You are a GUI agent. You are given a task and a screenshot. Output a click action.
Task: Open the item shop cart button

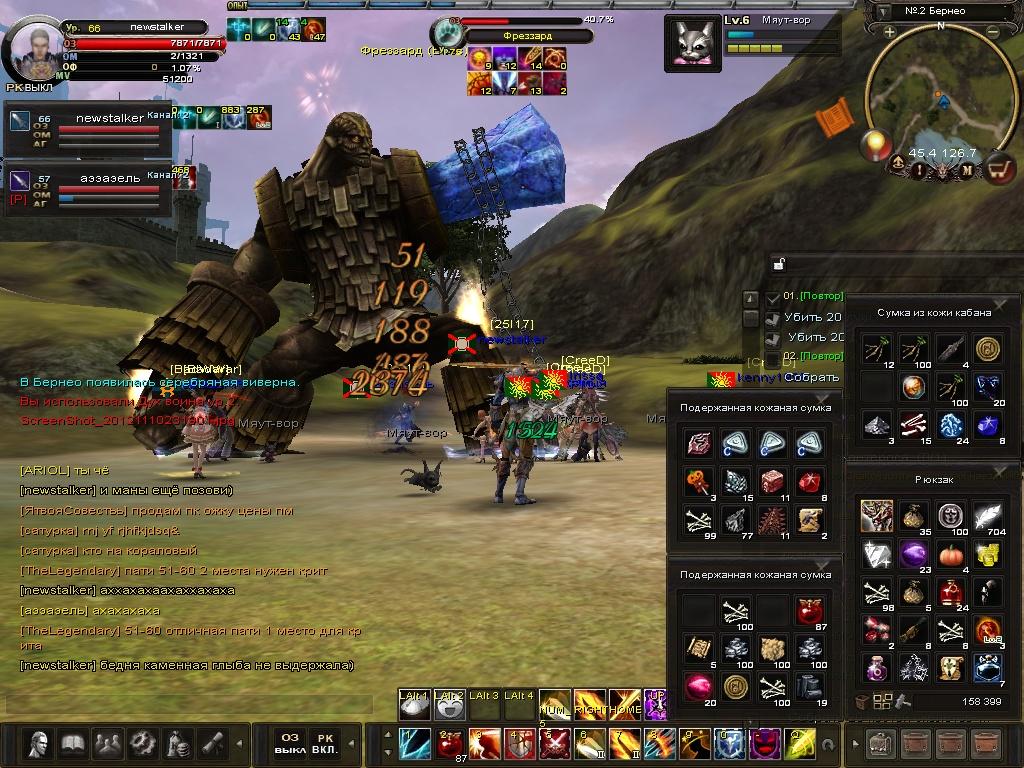point(997,170)
